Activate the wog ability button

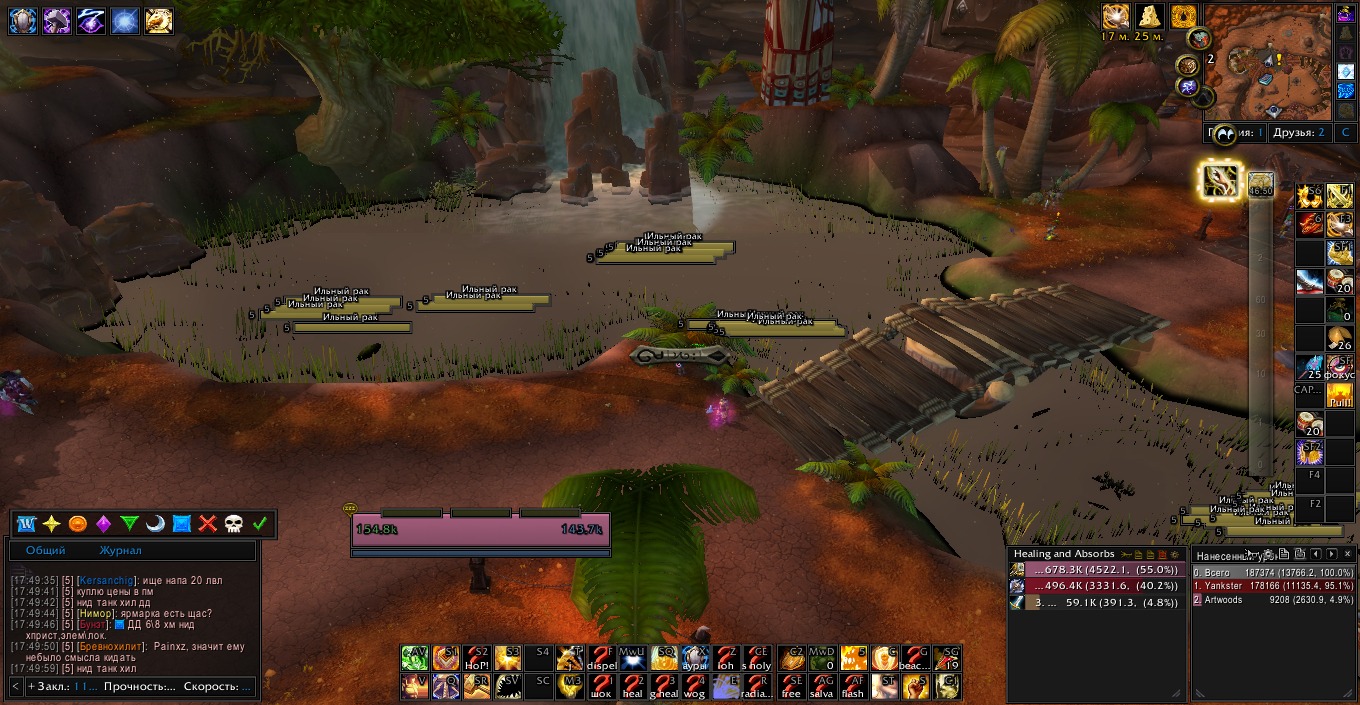tap(695, 687)
